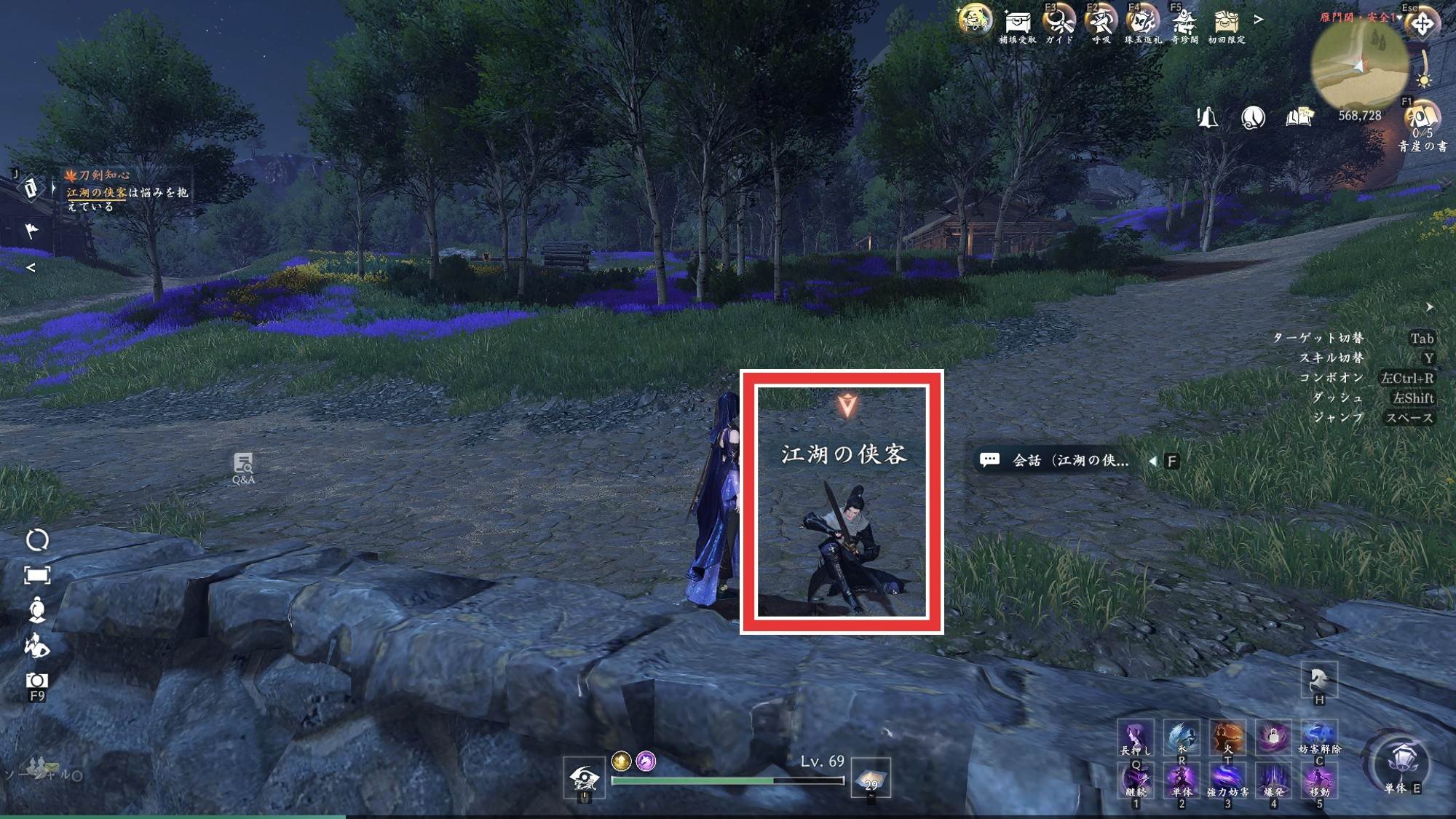
Task: Activate the 火 fire skill
Action: [1227, 736]
